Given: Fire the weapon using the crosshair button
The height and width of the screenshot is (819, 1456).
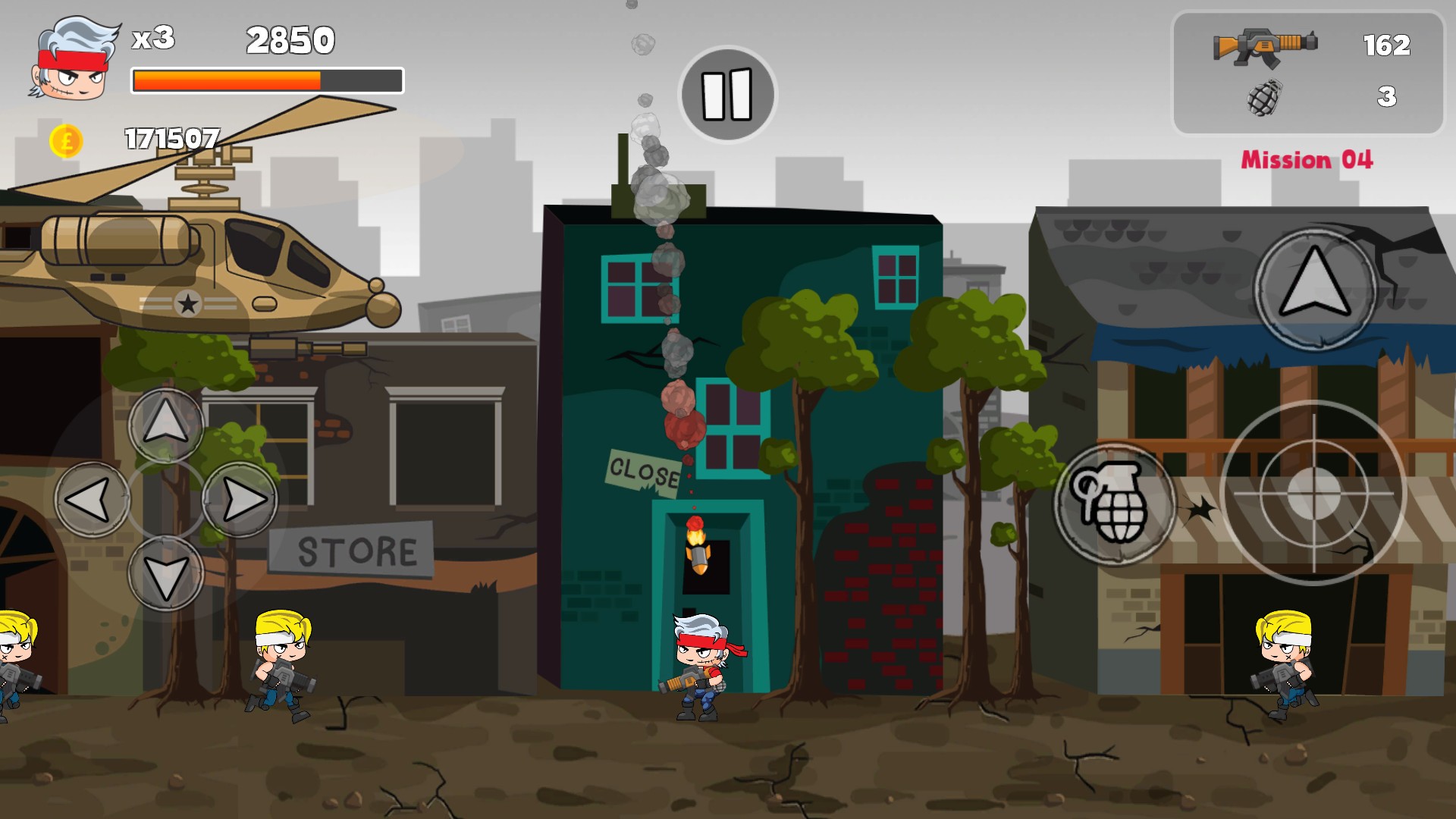Looking at the screenshot, I should click(1313, 494).
